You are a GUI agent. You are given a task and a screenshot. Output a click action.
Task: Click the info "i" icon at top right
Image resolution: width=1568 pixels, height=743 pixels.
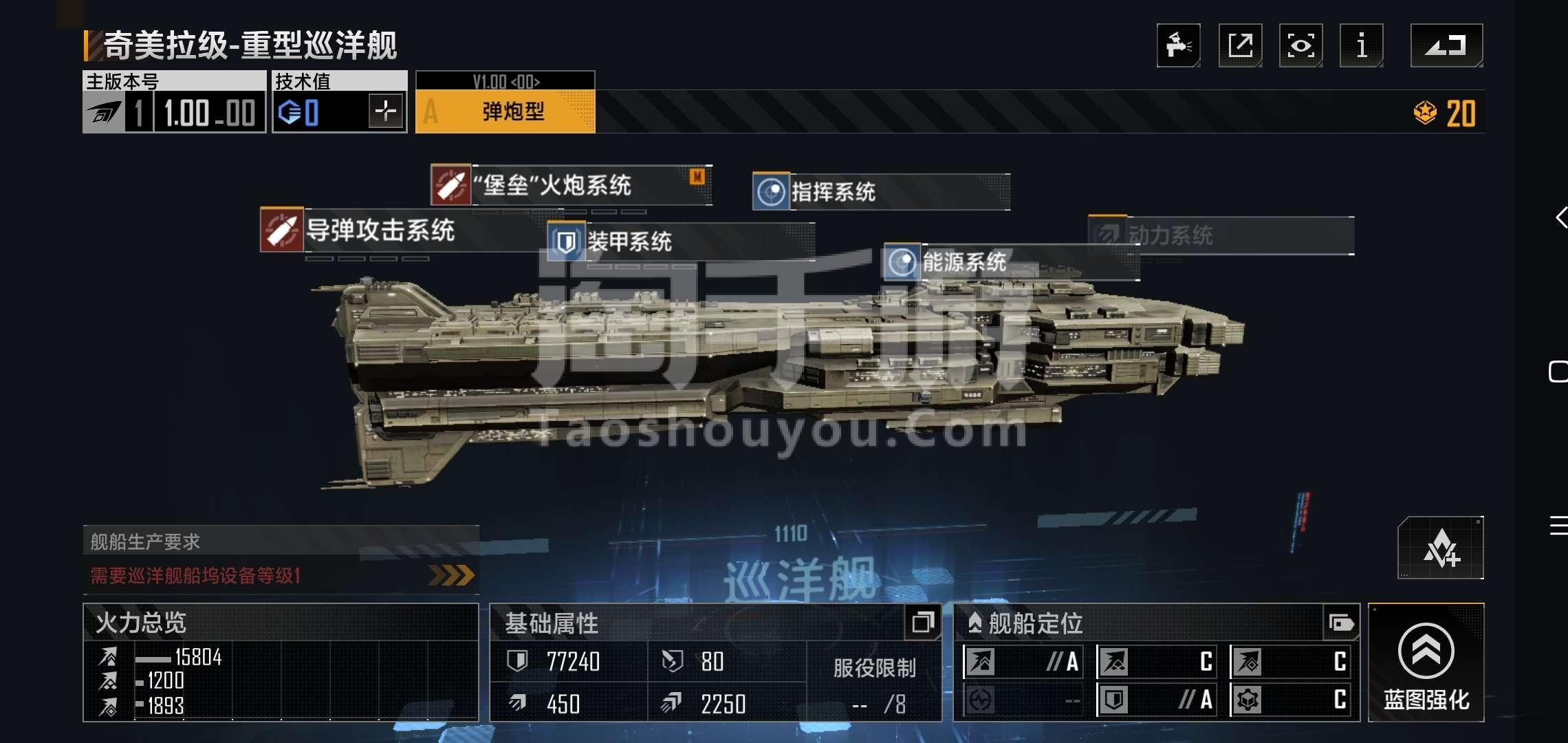[x=1361, y=45]
